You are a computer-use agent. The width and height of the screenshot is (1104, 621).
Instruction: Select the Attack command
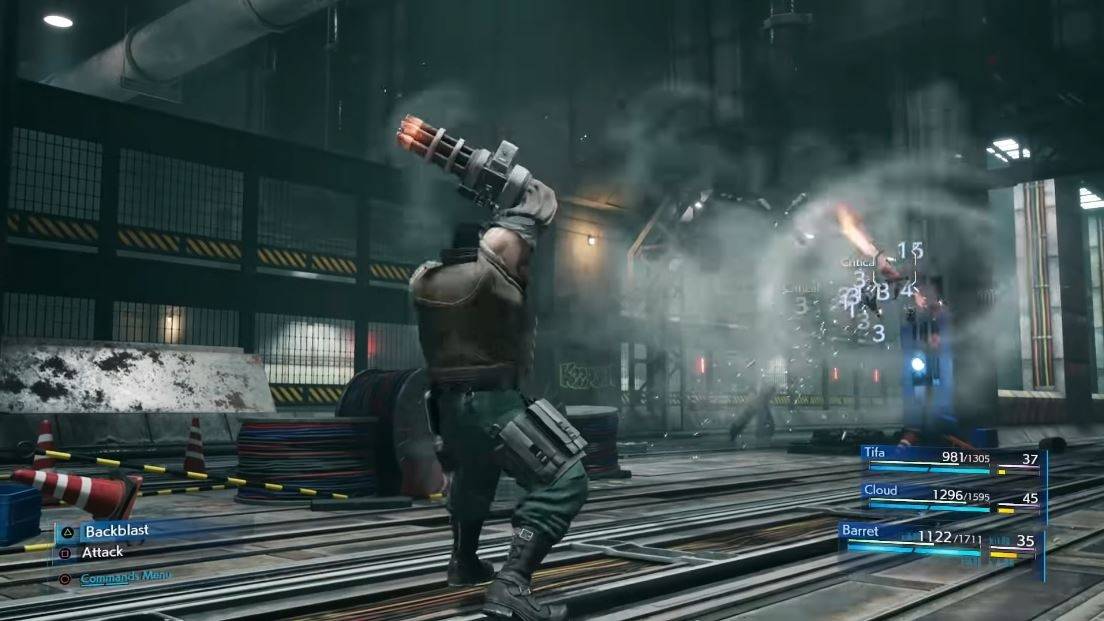coord(103,552)
